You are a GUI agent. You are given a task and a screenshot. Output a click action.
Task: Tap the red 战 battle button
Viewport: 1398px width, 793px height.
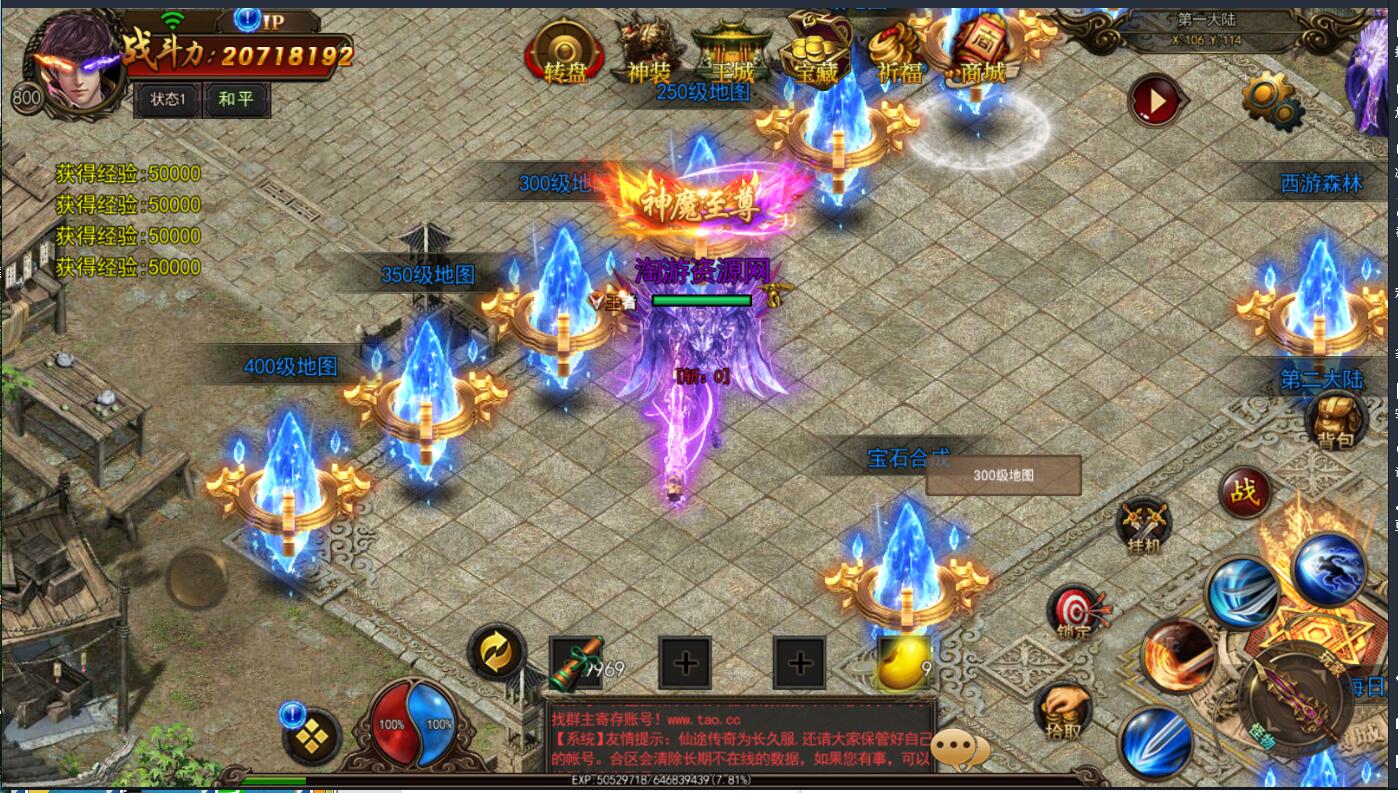click(x=1245, y=493)
